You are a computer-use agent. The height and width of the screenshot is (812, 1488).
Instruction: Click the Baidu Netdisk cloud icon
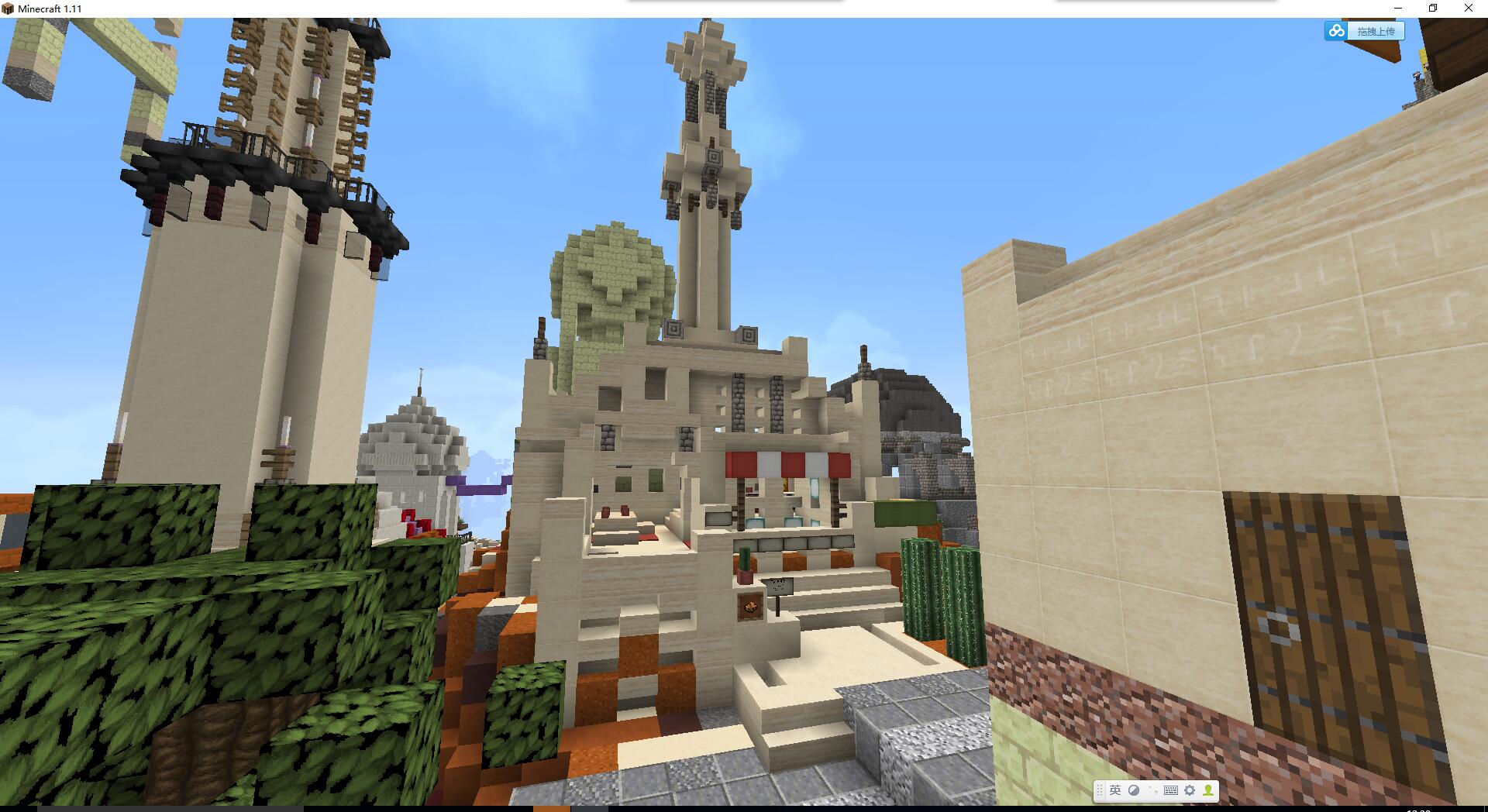(x=1335, y=31)
